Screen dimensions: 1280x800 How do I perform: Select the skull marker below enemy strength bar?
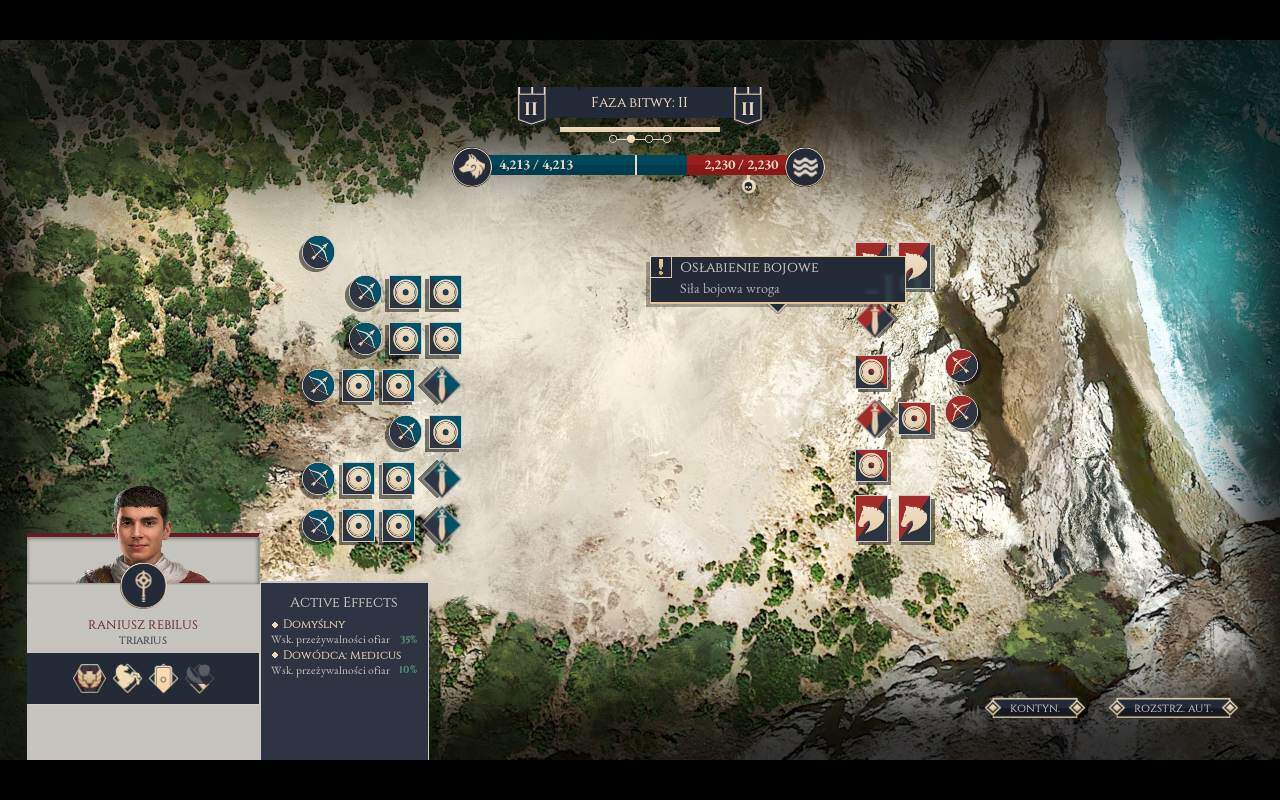point(748,186)
